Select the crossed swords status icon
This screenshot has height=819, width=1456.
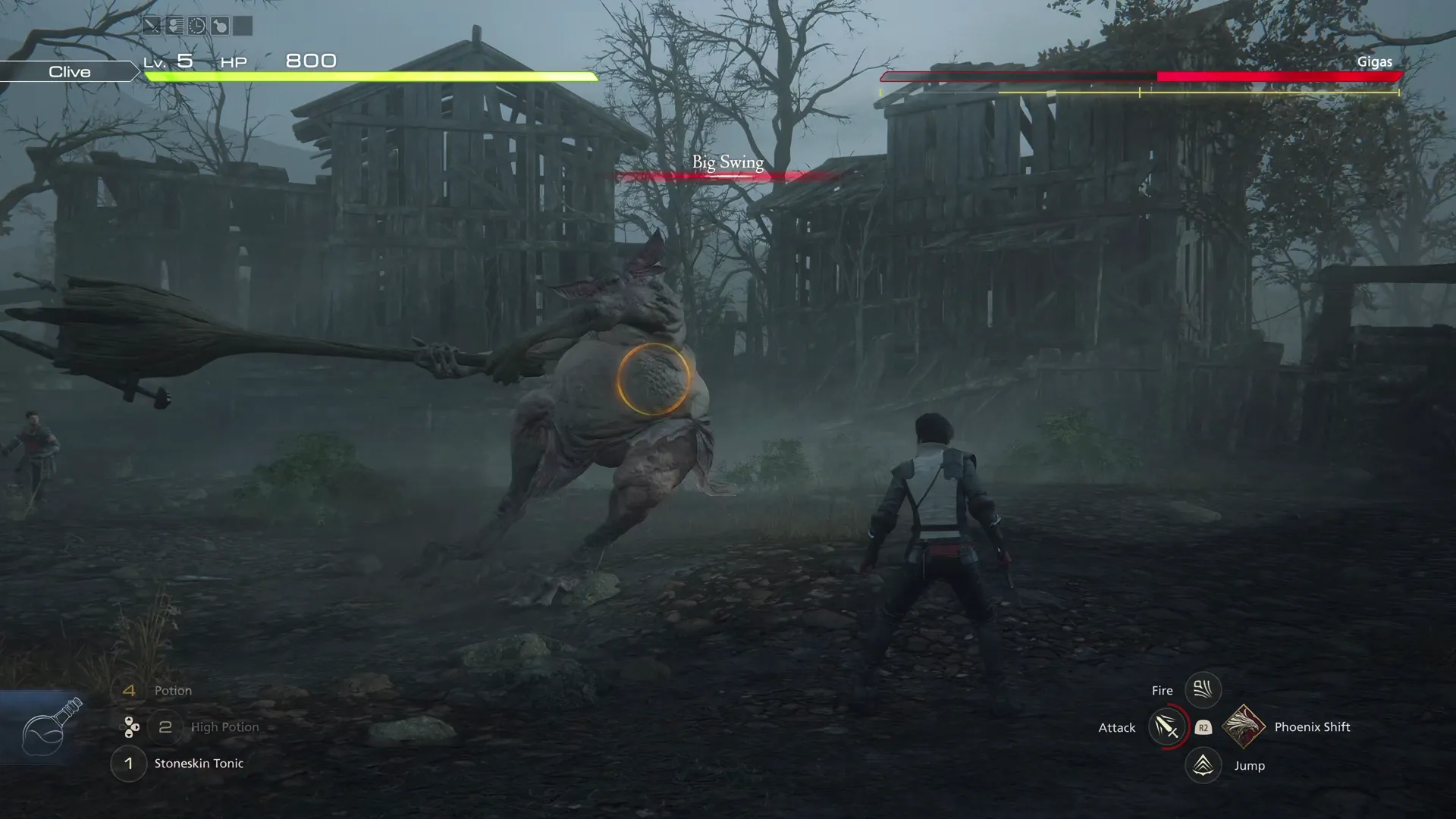coord(152,25)
